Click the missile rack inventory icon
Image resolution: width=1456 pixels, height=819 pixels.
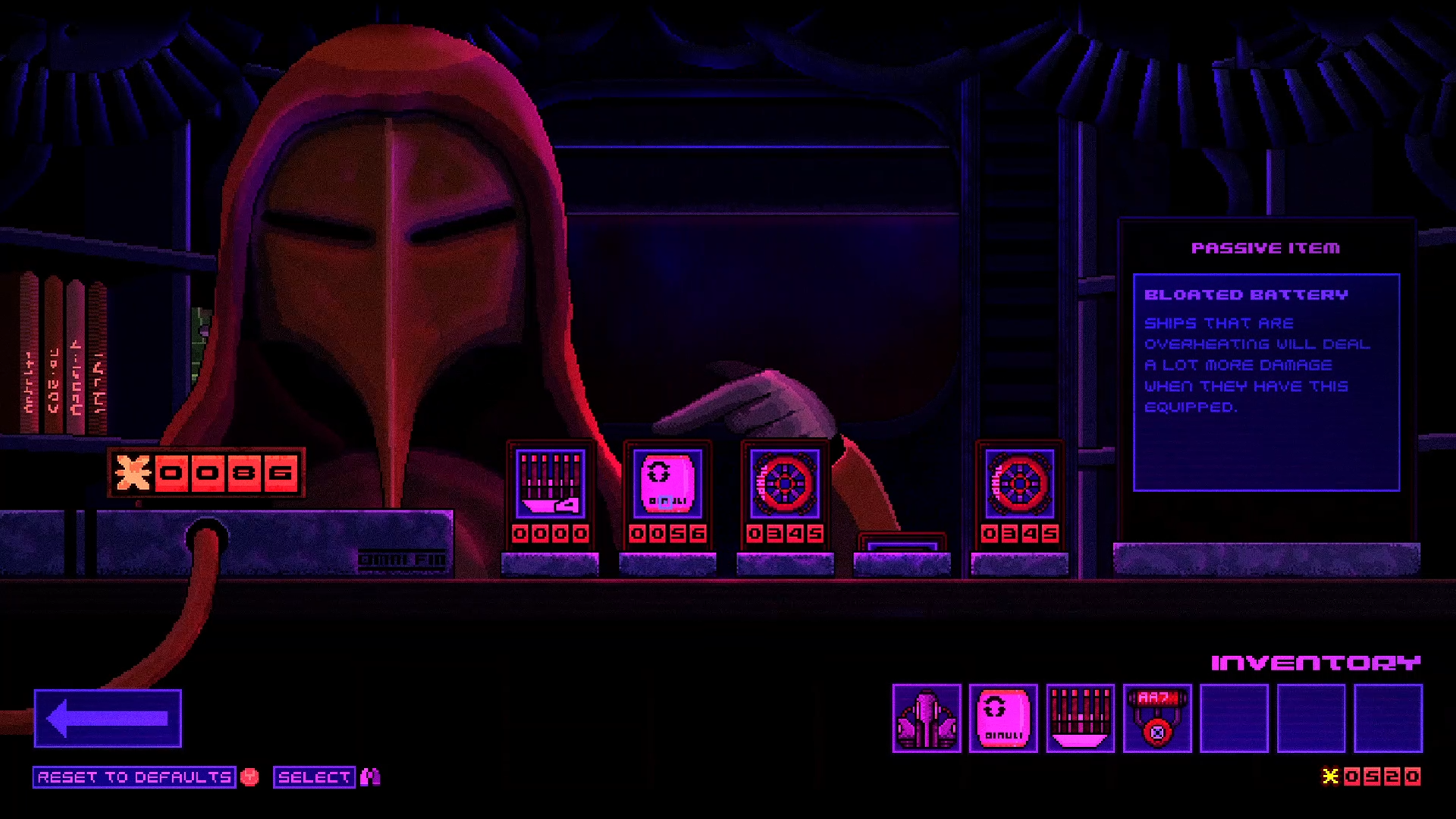click(1080, 718)
